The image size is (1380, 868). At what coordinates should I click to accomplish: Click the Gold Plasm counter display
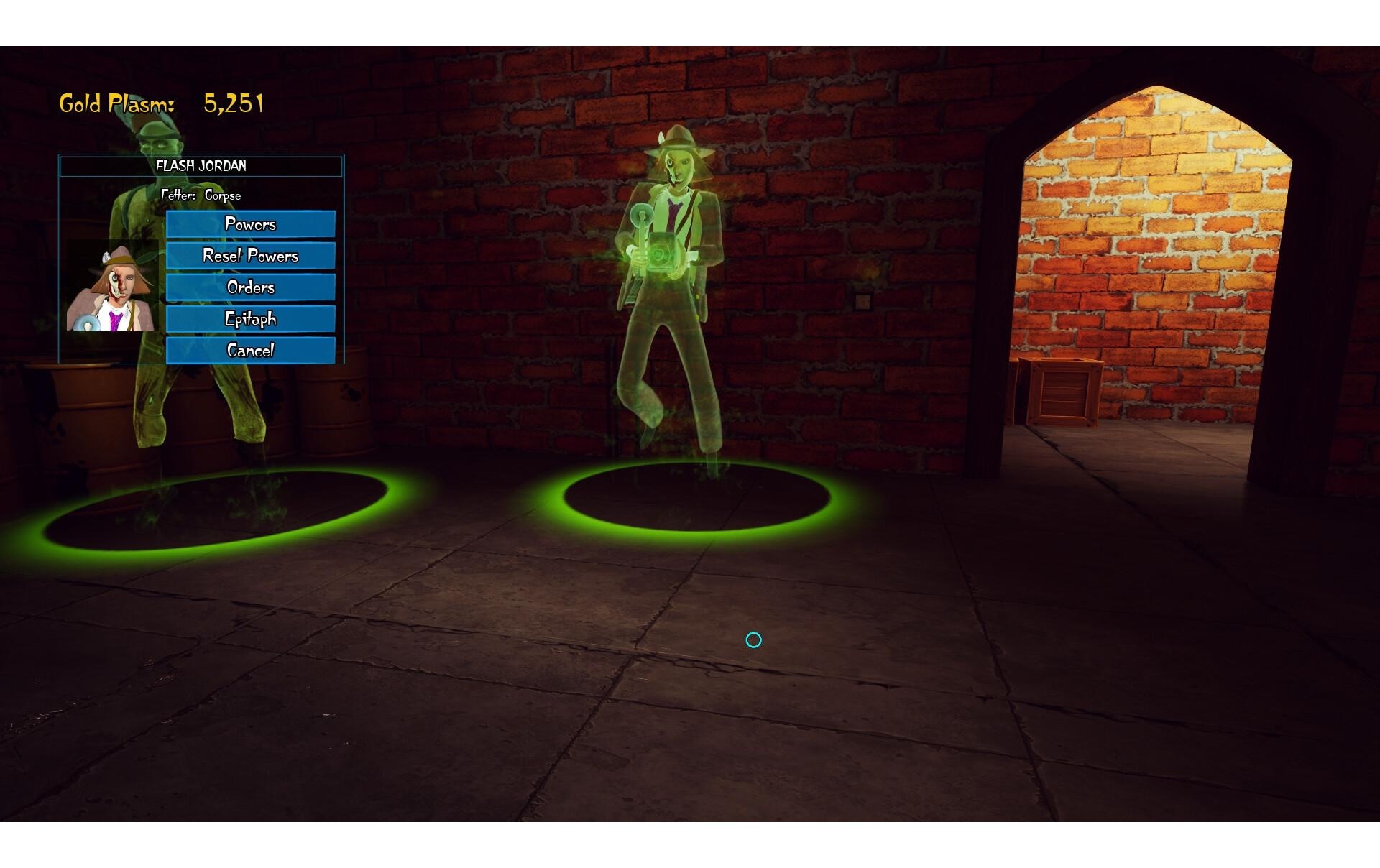(162, 102)
